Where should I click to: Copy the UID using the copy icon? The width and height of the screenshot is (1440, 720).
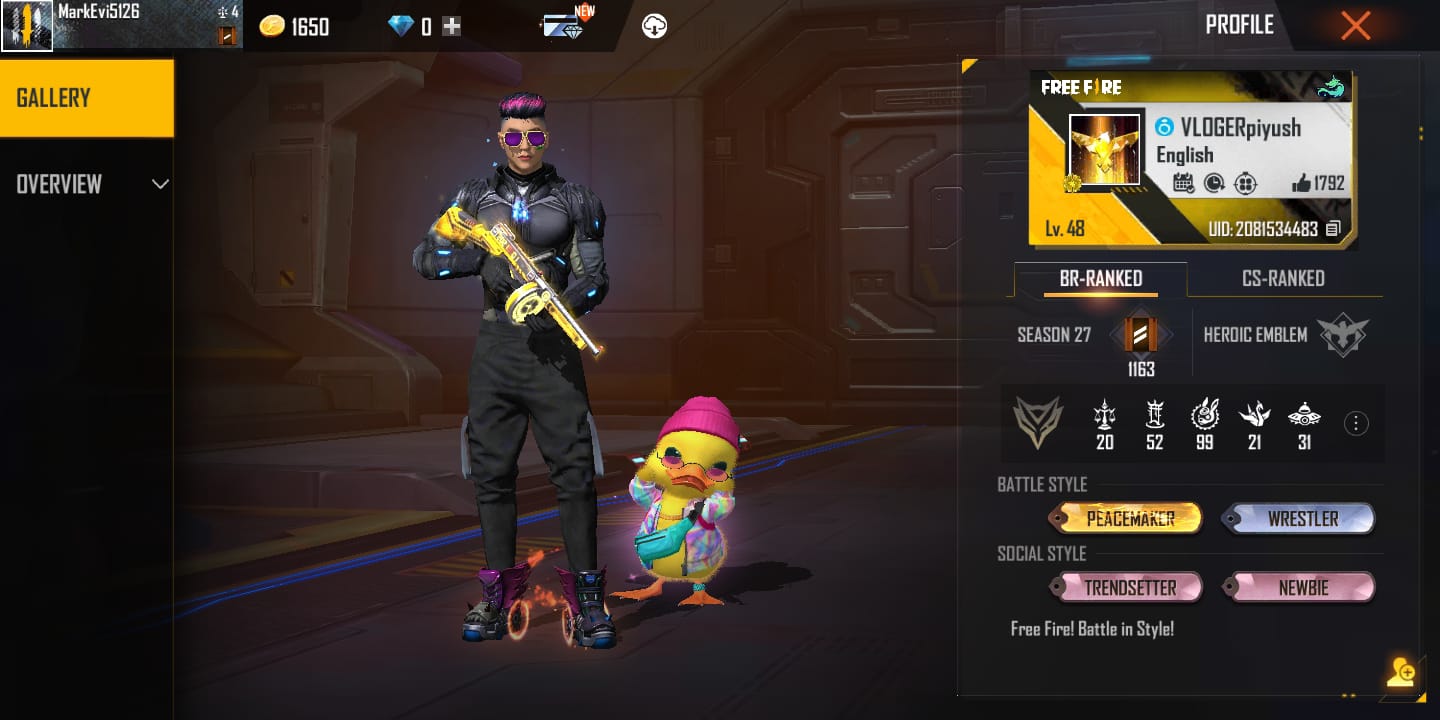pyautogui.click(x=1331, y=228)
